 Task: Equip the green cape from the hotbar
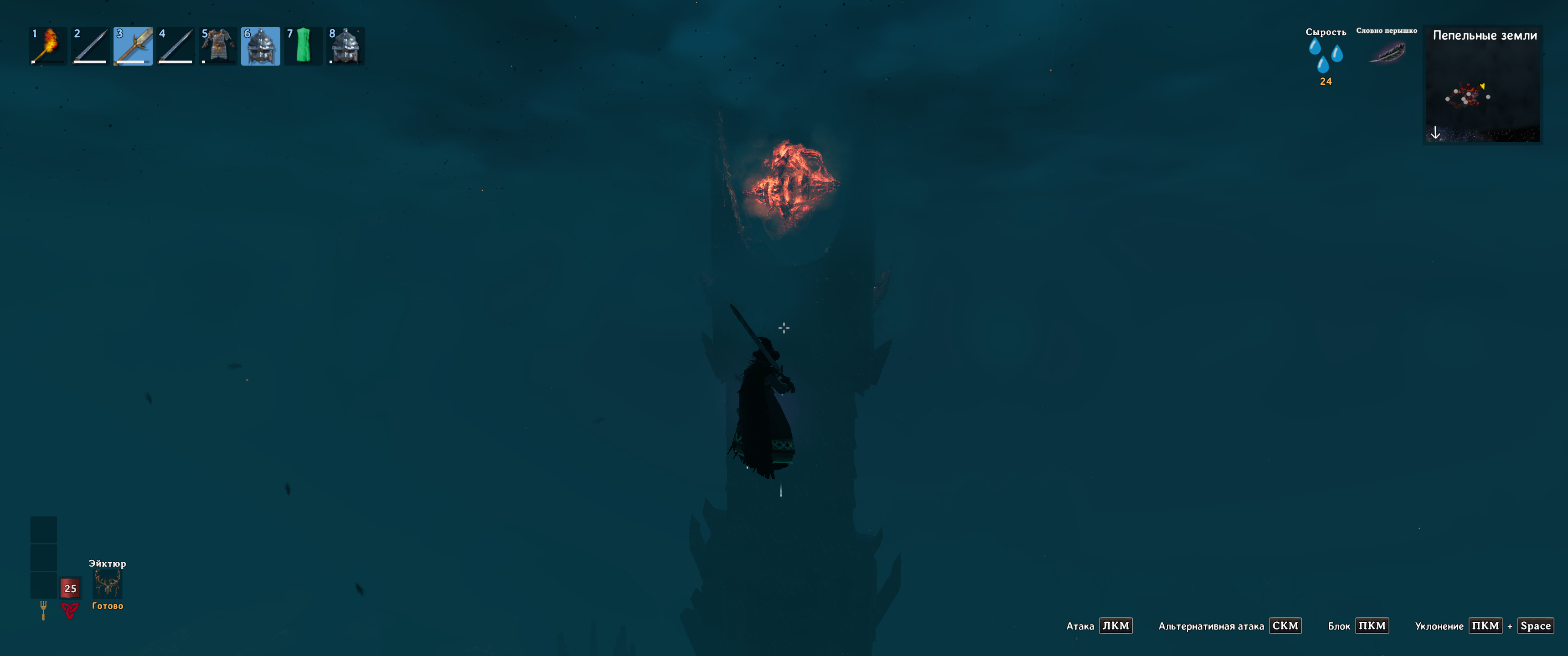tap(303, 46)
